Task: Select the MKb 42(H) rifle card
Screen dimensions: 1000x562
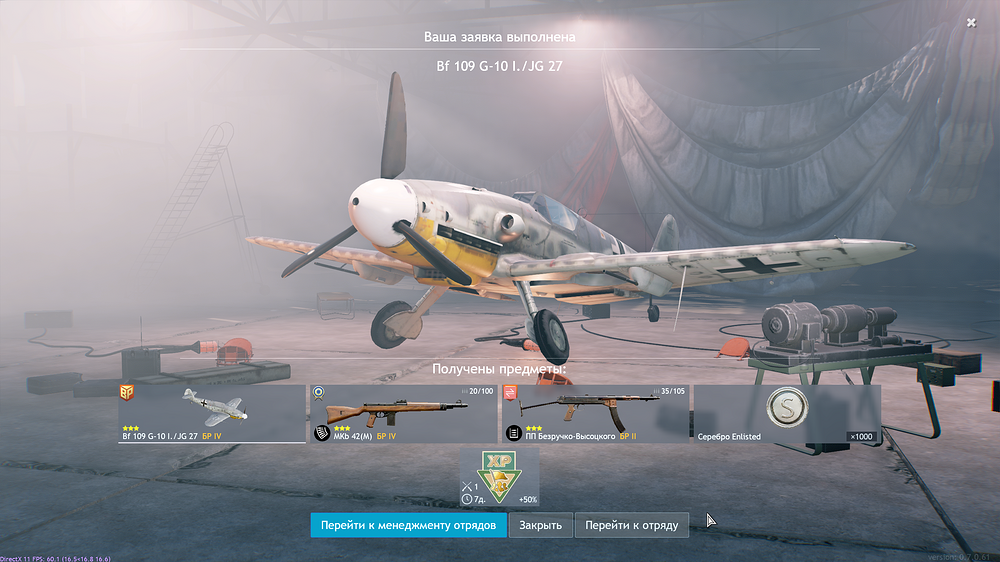Action: click(x=403, y=413)
